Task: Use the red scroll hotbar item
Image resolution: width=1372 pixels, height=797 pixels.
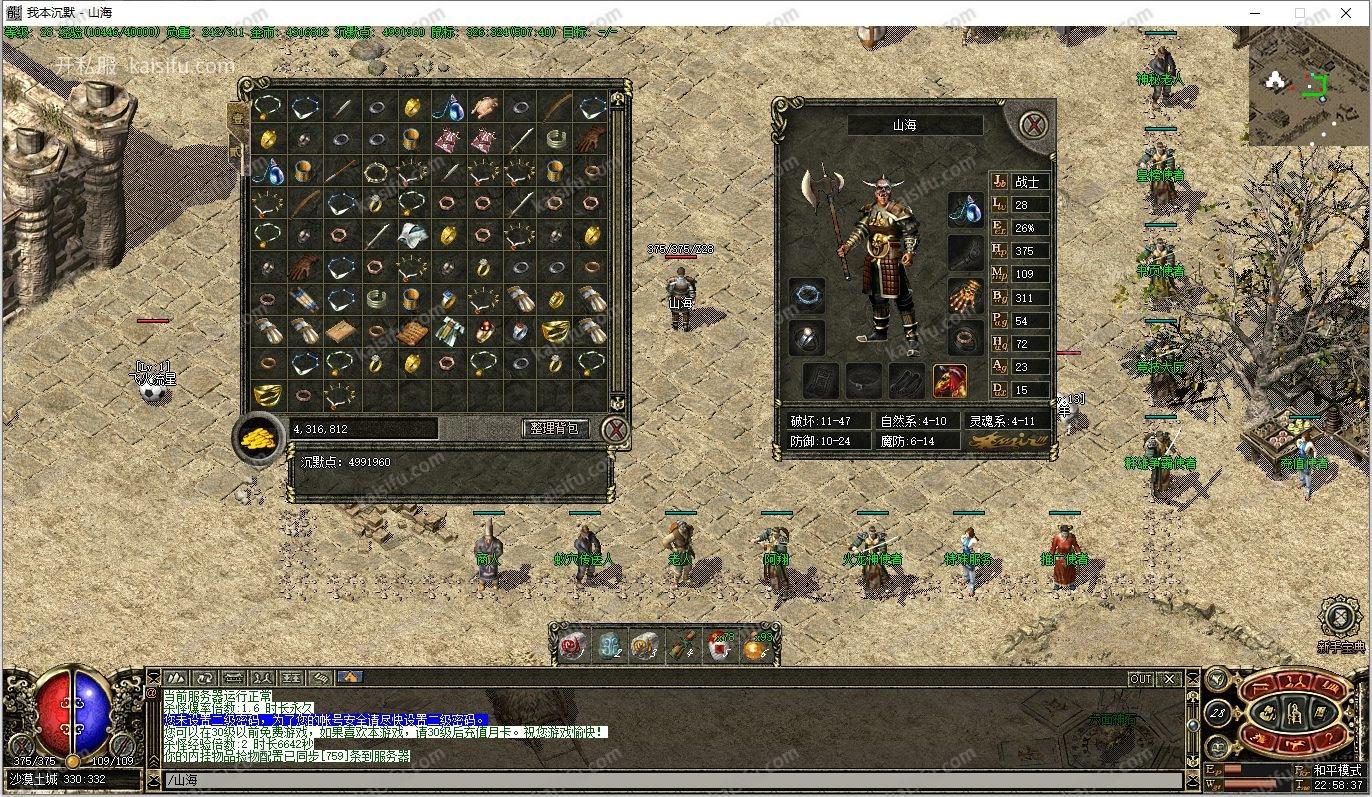Action: (573, 646)
